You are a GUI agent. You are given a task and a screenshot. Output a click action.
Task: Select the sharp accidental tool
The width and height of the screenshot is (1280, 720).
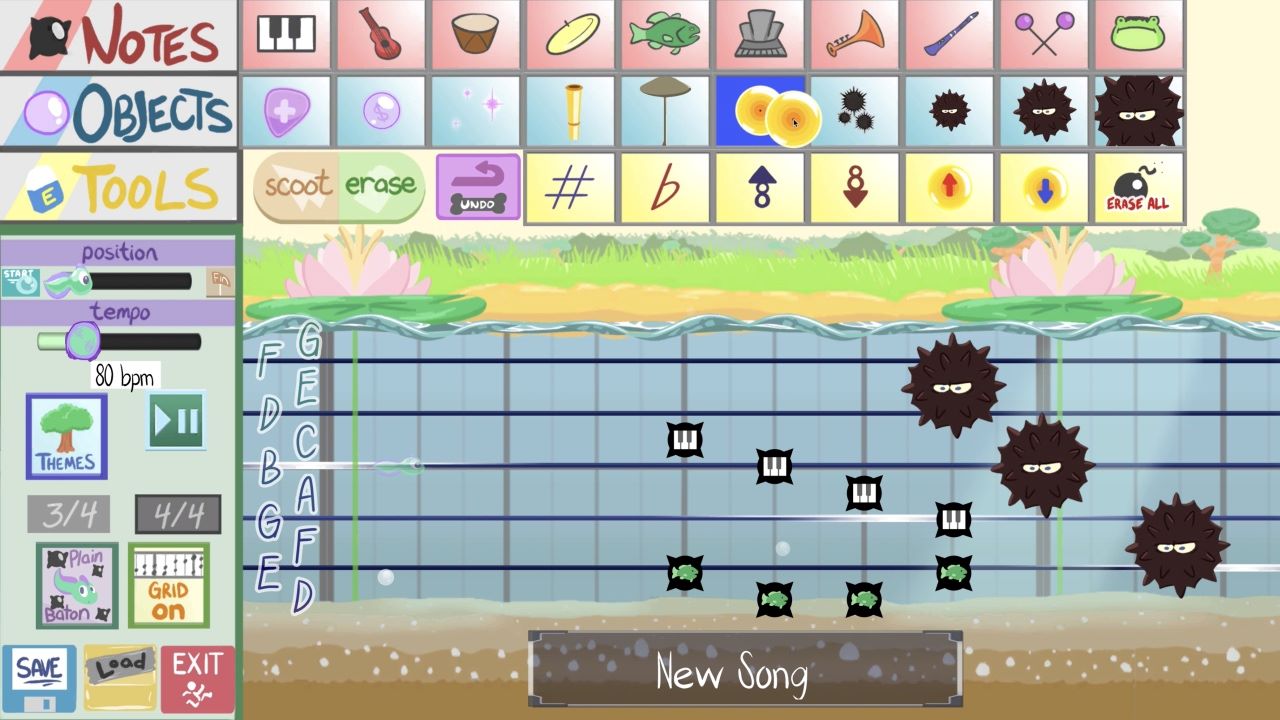(570, 188)
